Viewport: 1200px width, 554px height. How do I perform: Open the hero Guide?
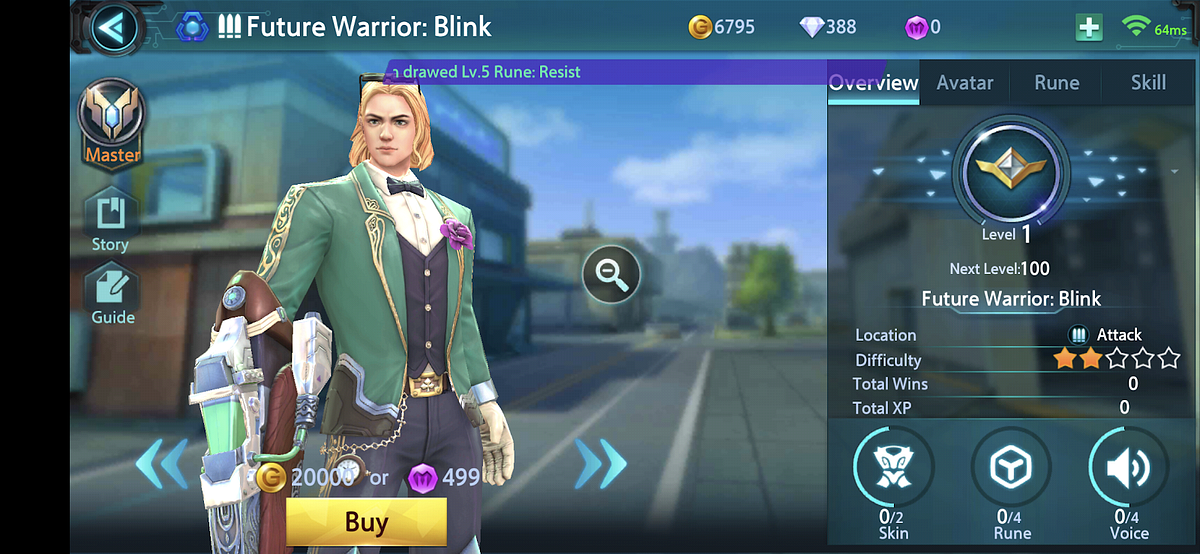coord(113,293)
